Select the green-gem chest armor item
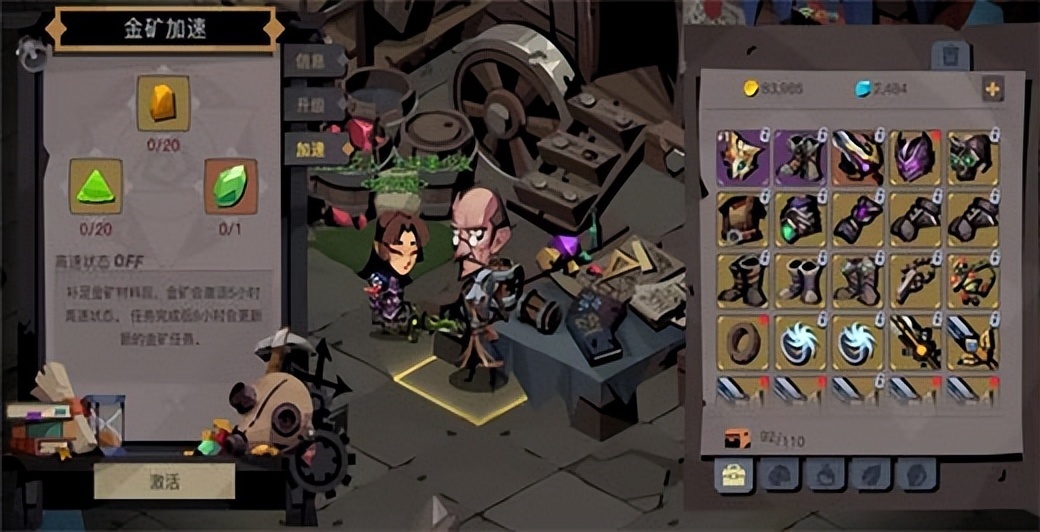 click(799, 219)
